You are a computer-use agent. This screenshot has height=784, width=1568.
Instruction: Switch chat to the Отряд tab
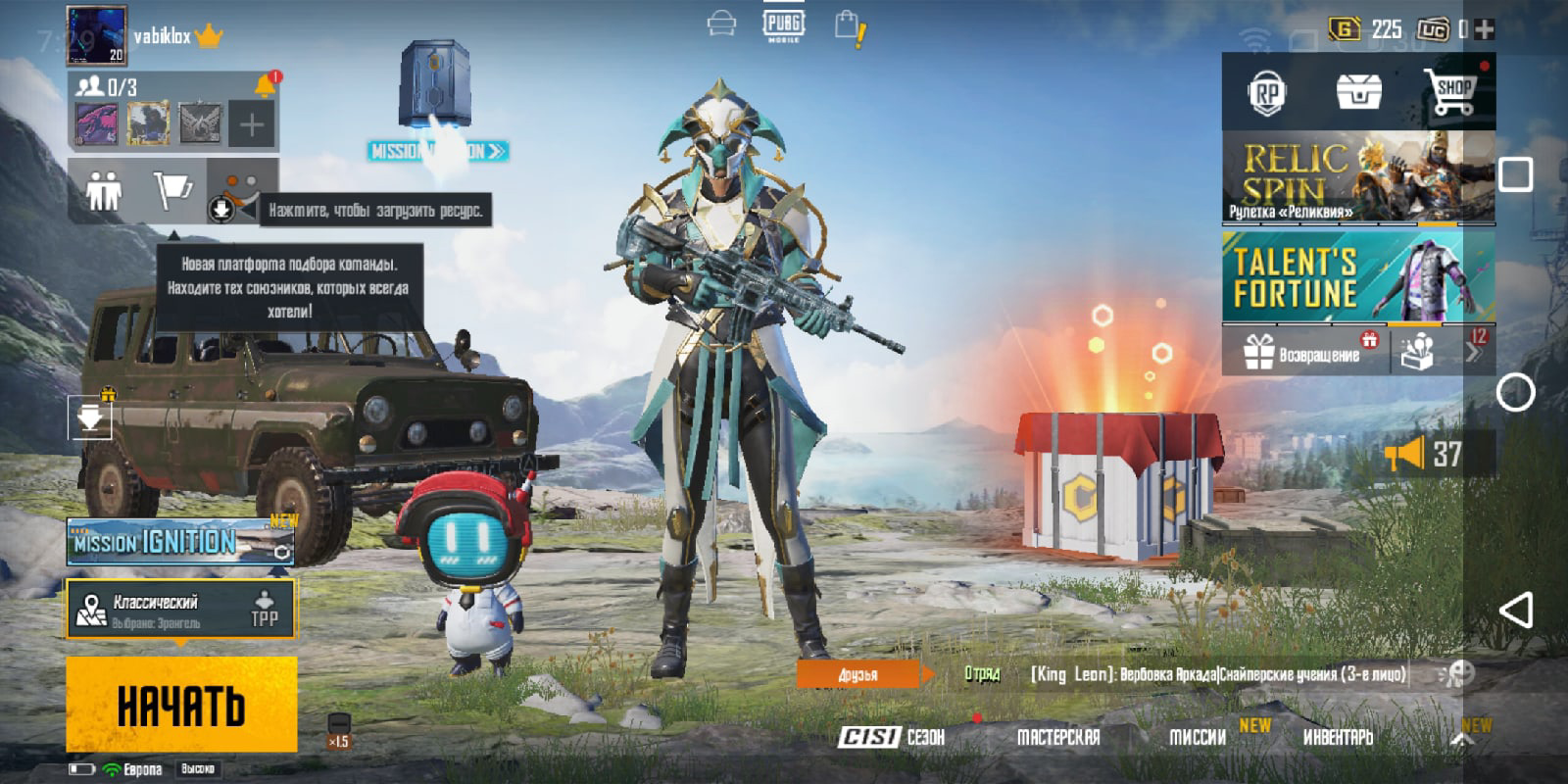coord(985,673)
